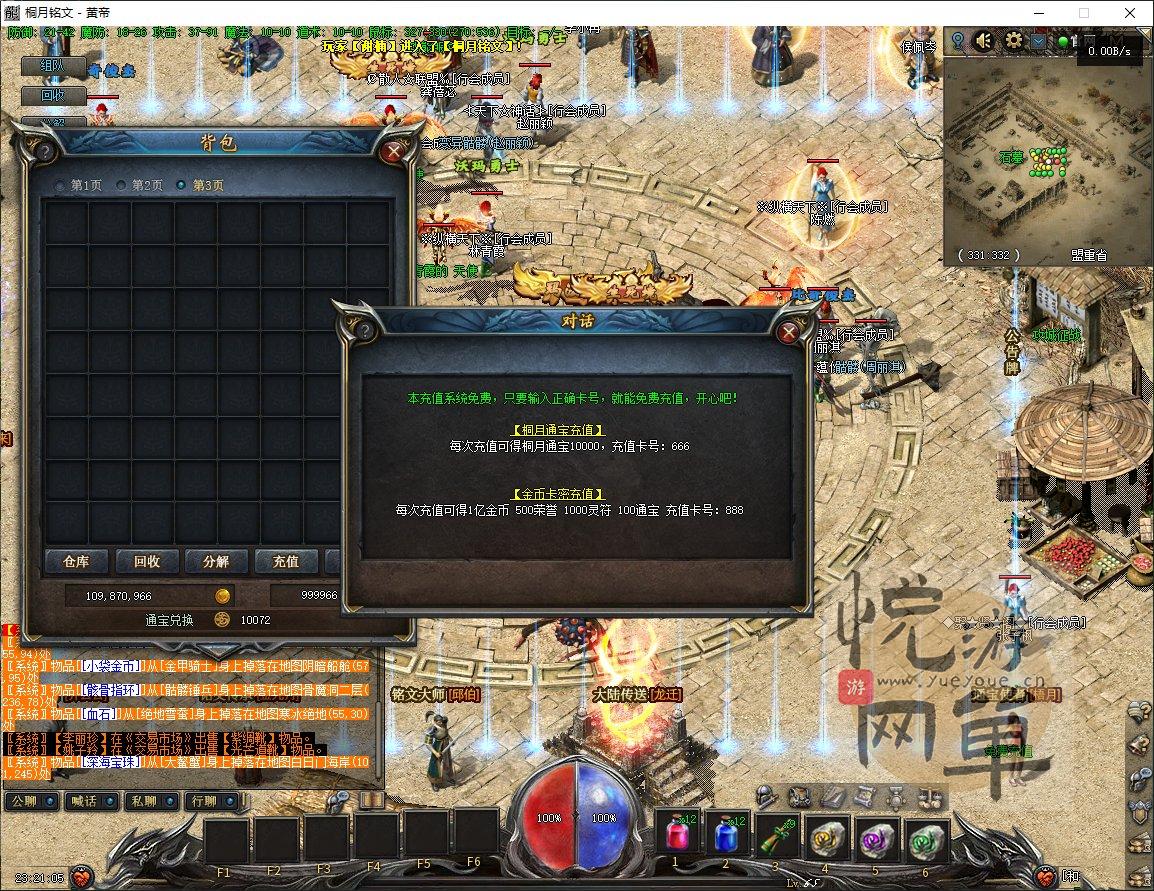Open settings via the gear icon
The height and width of the screenshot is (891, 1154).
point(1013,41)
